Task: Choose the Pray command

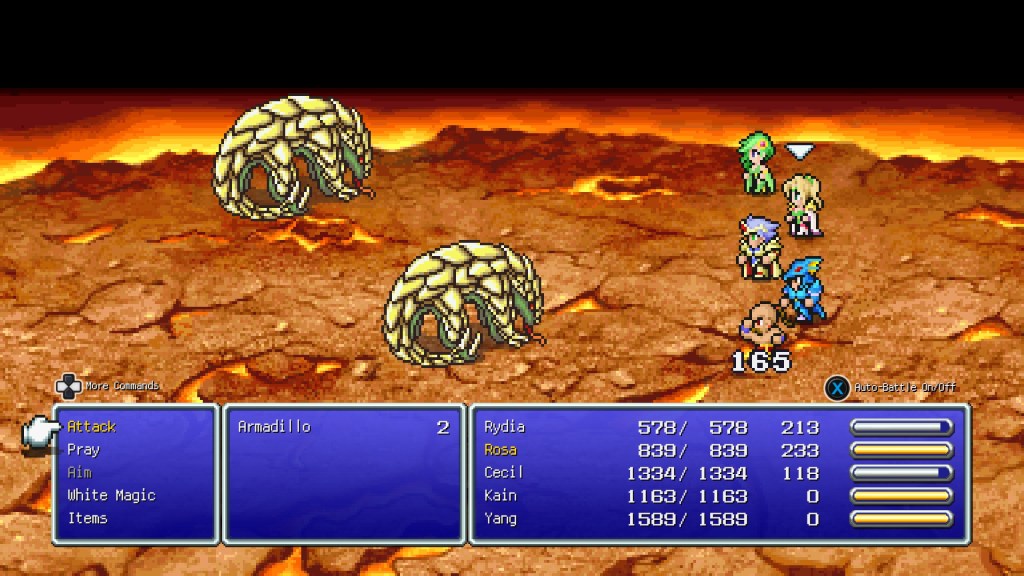Action: tap(83, 450)
